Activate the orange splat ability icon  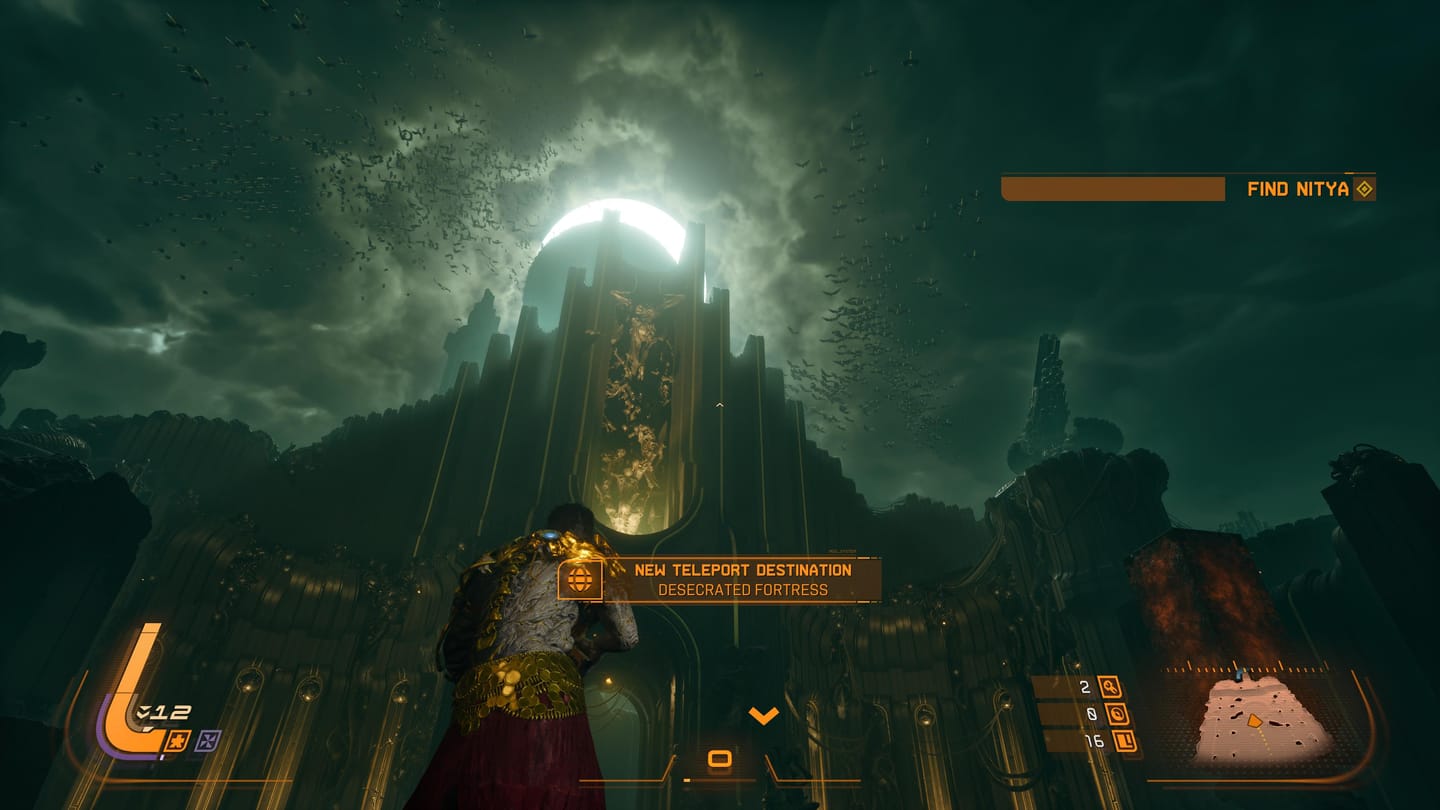click(x=180, y=741)
